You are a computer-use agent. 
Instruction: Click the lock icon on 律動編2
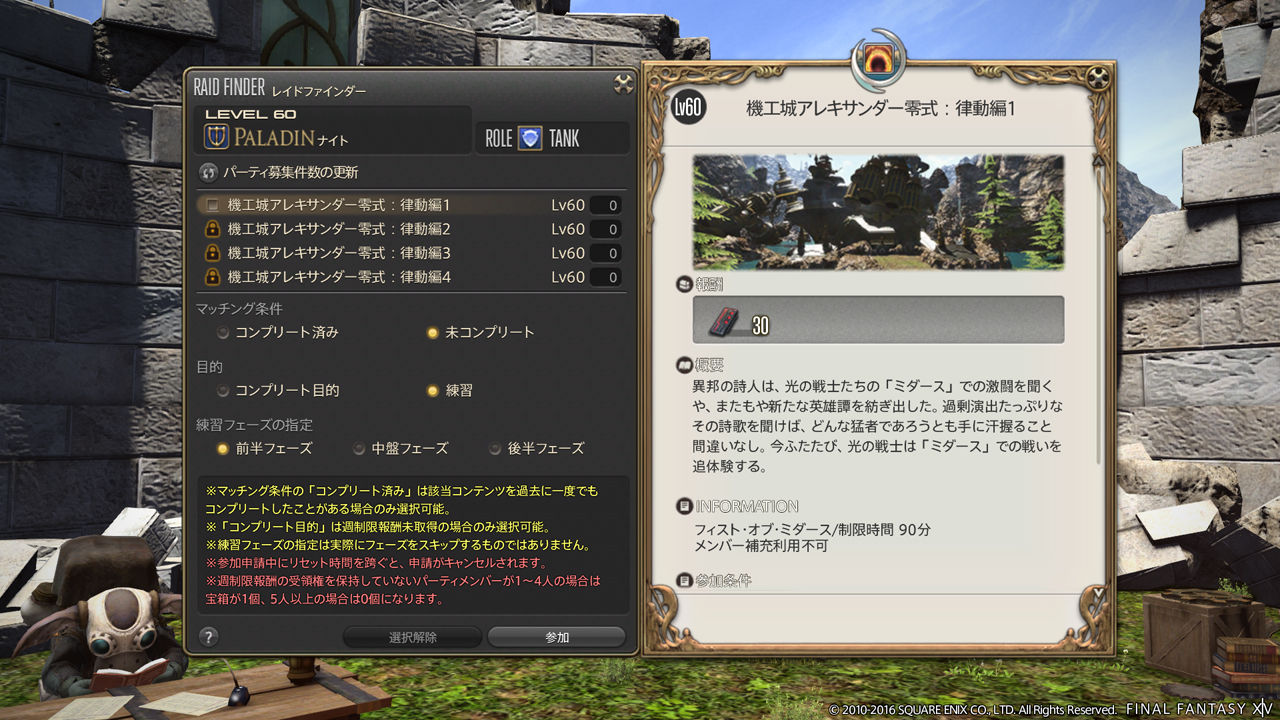coord(211,228)
